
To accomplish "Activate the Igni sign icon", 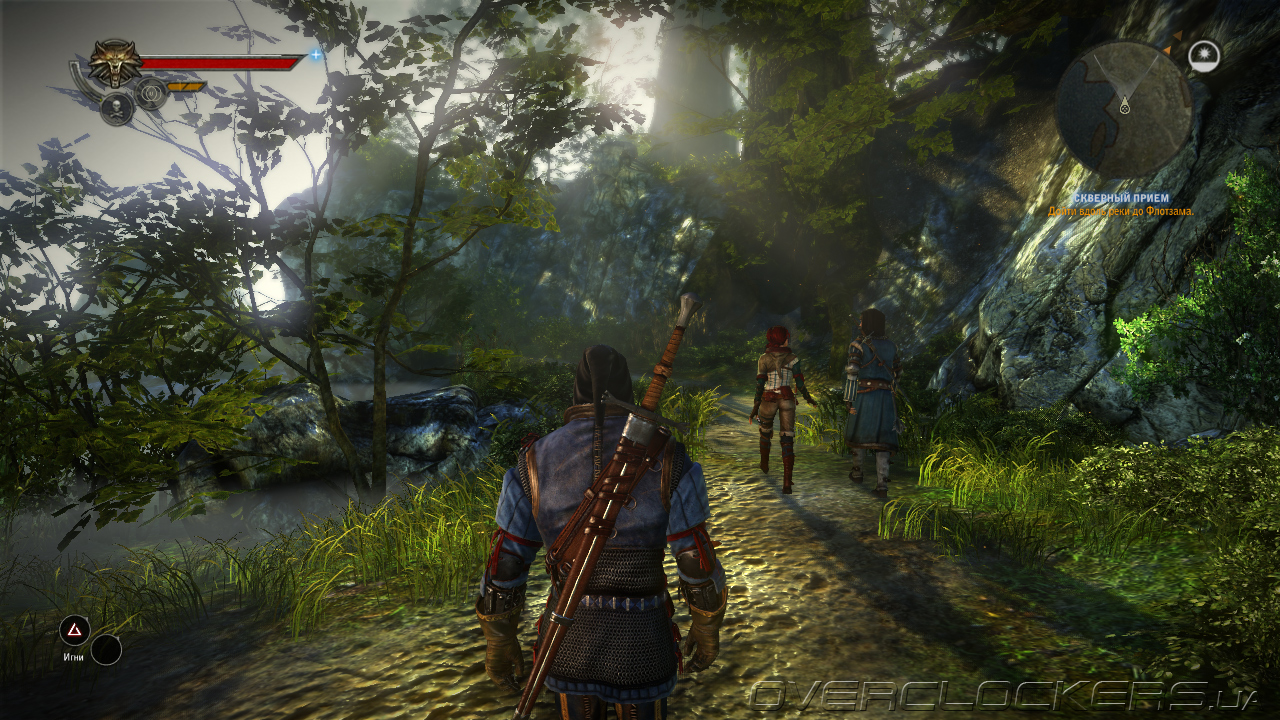I will [74, 630].
